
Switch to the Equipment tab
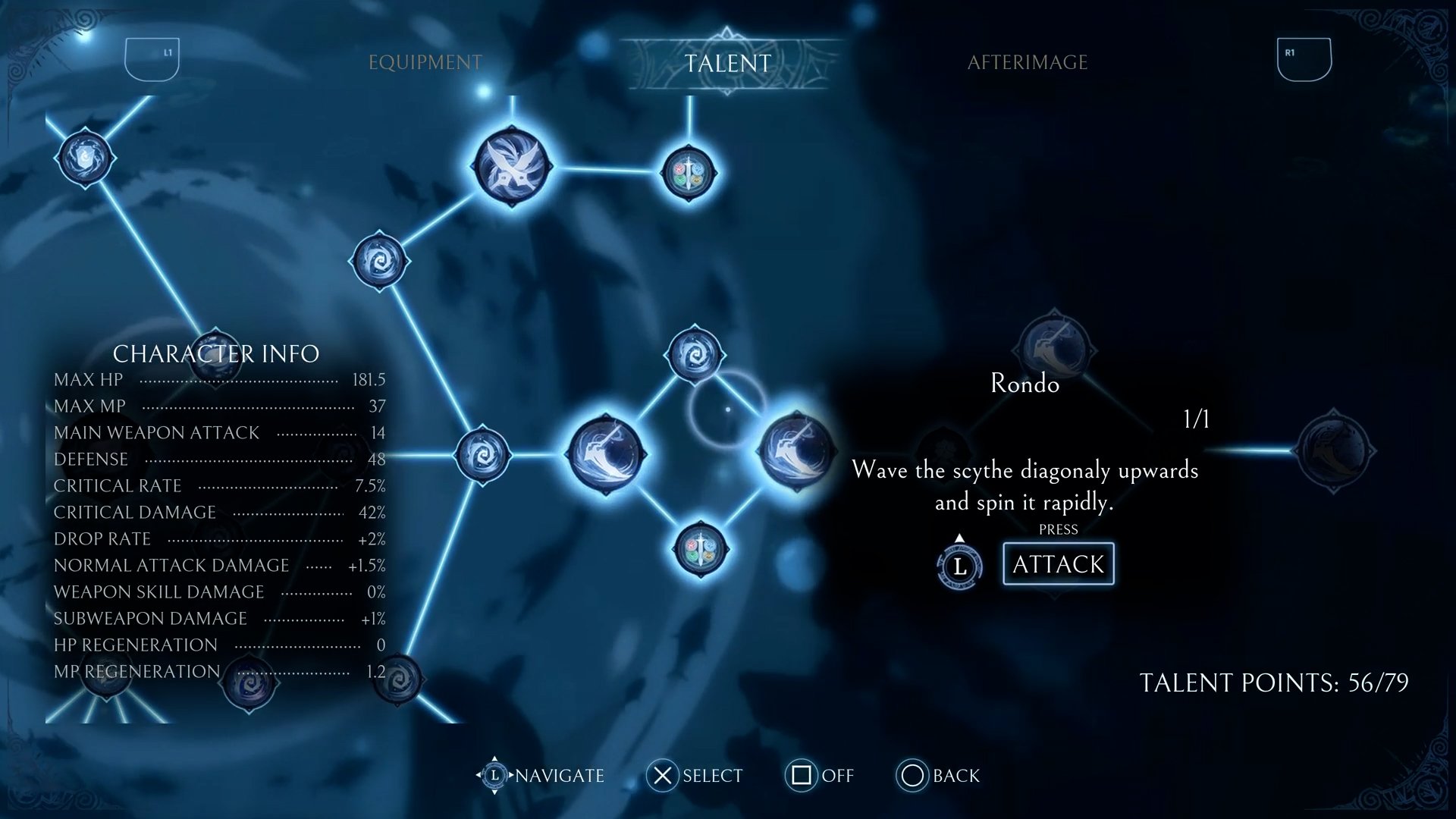425,62
